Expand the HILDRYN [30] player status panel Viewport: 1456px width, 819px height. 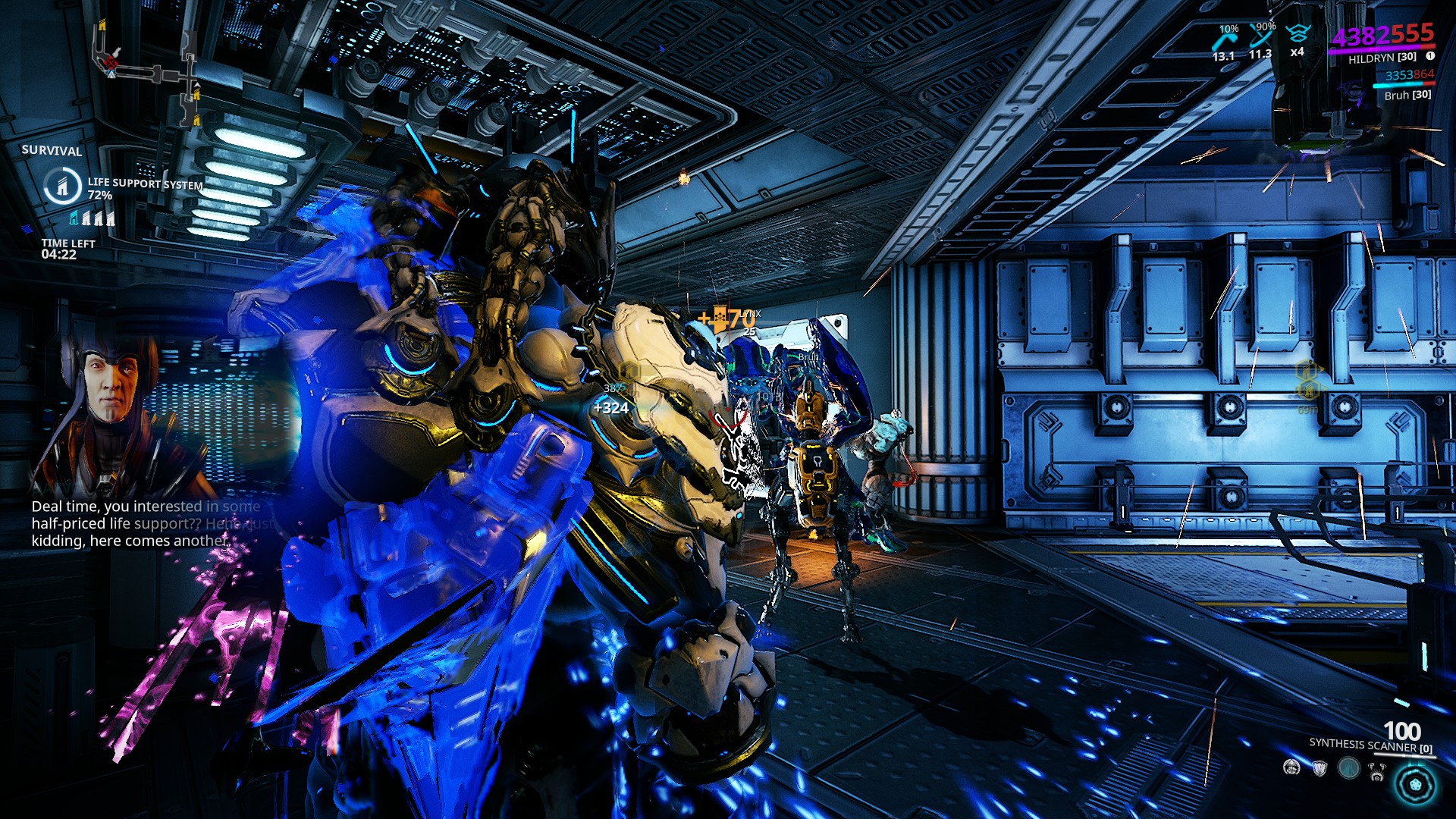tap(1384, 58)
